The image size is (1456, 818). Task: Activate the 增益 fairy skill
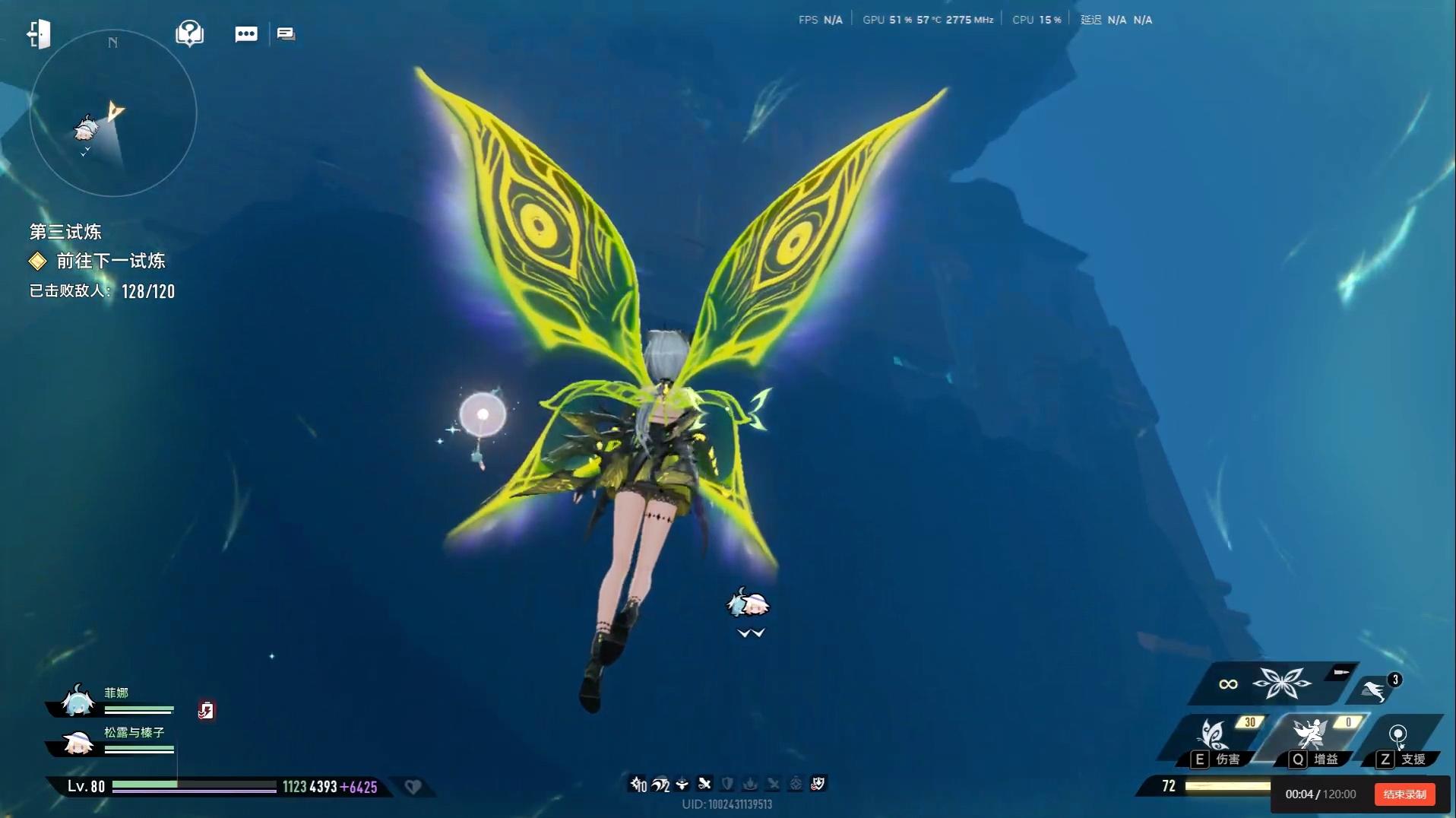(1312, 736)
